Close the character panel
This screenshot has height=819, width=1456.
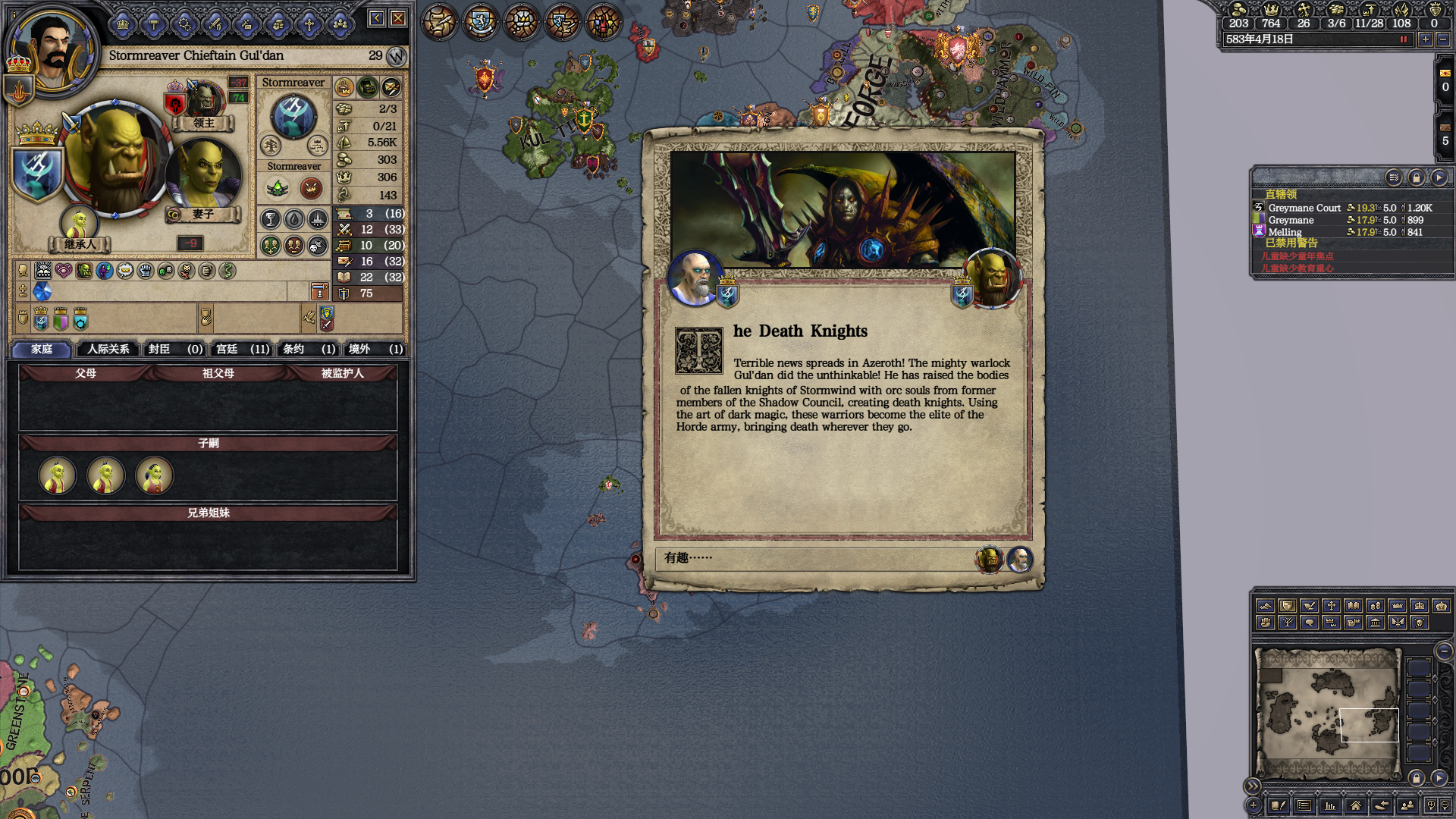(x=398, y=18)
